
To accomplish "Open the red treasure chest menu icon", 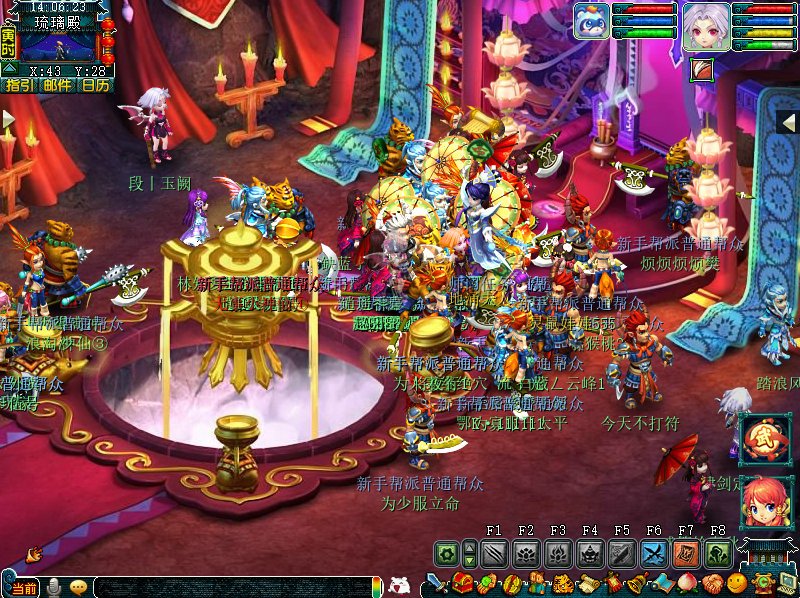I will (x=462, y=583).
